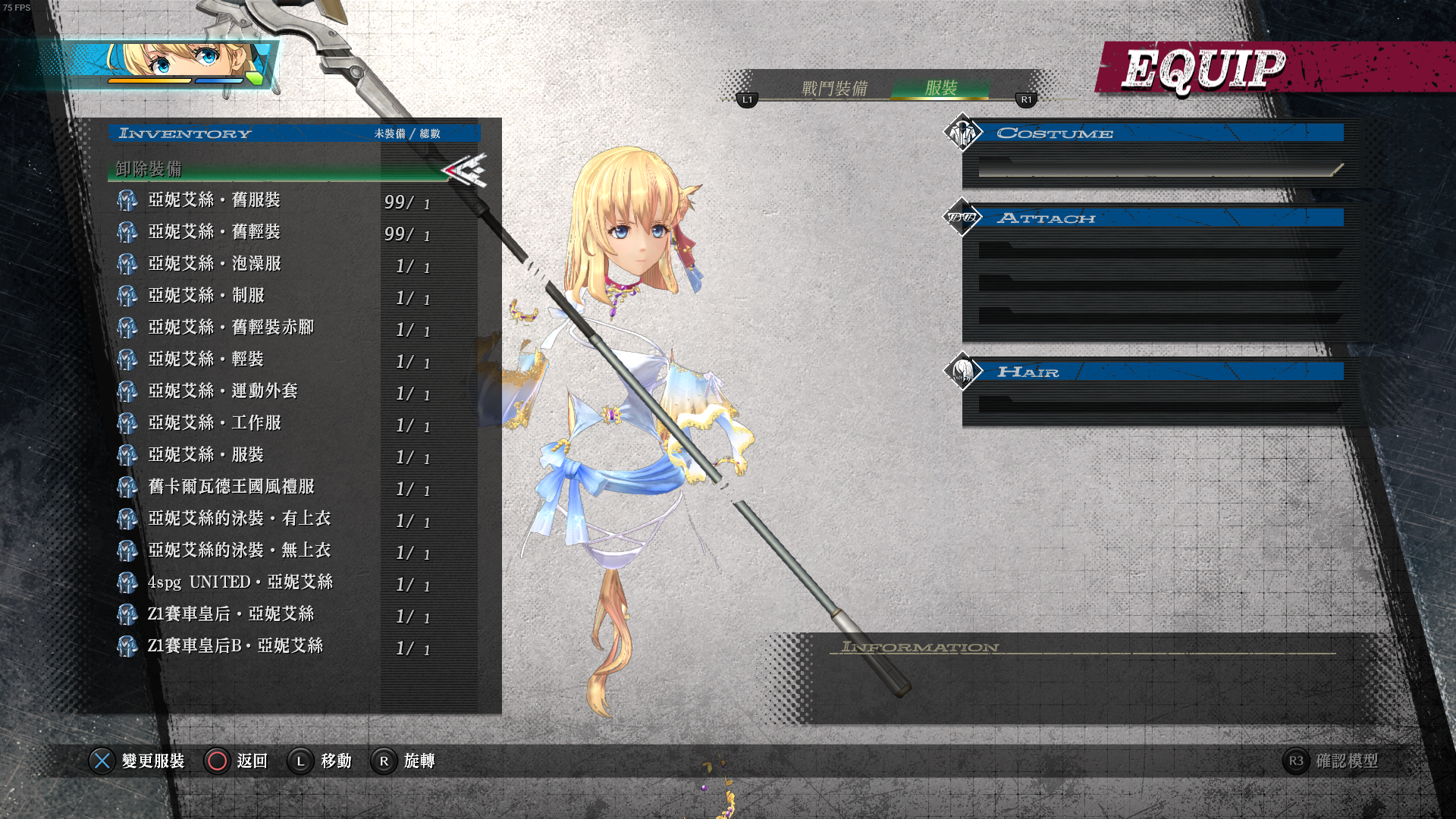
Task: Click the HAIR style icon
Action: click(x=962, y=372)
